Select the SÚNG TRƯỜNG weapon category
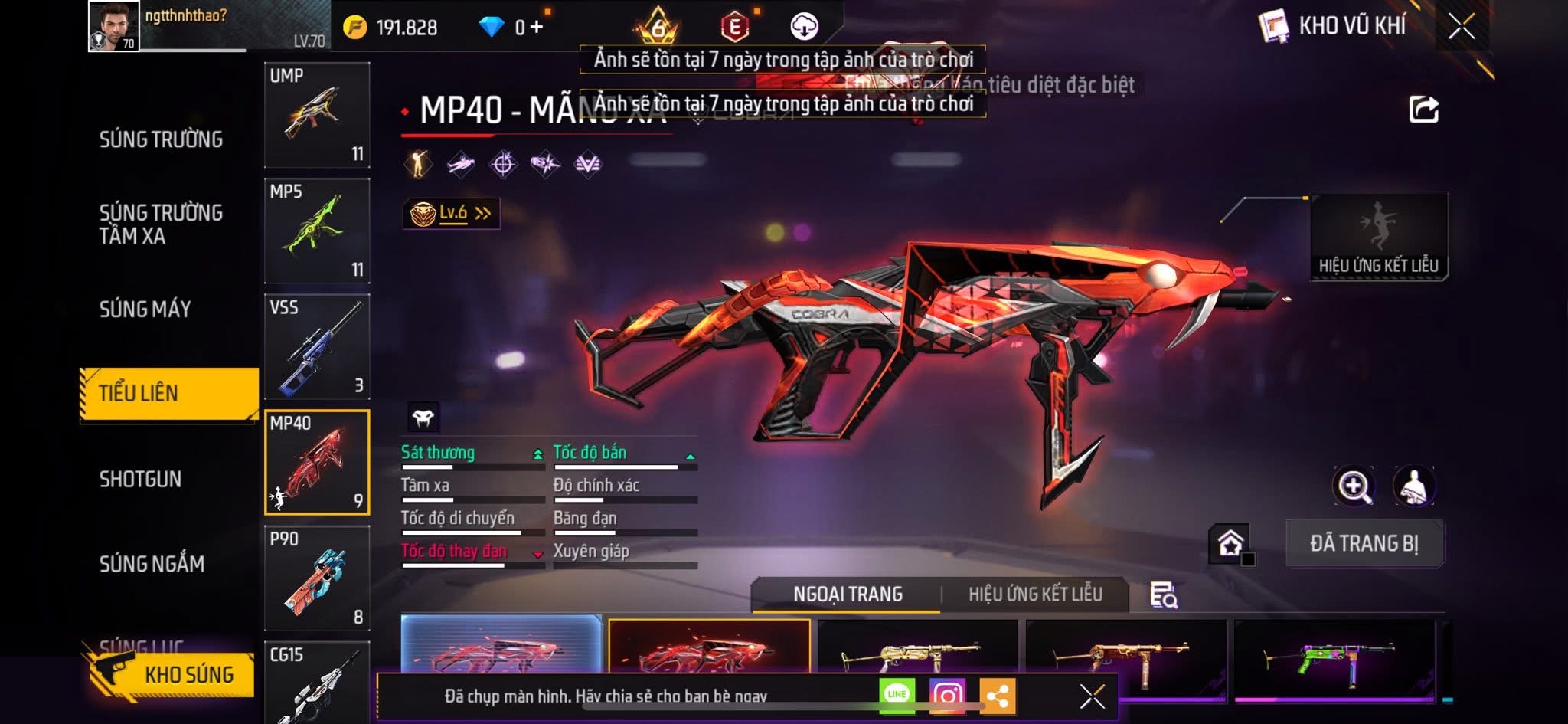Screen dimensions: 1568x724 [161, 139]
